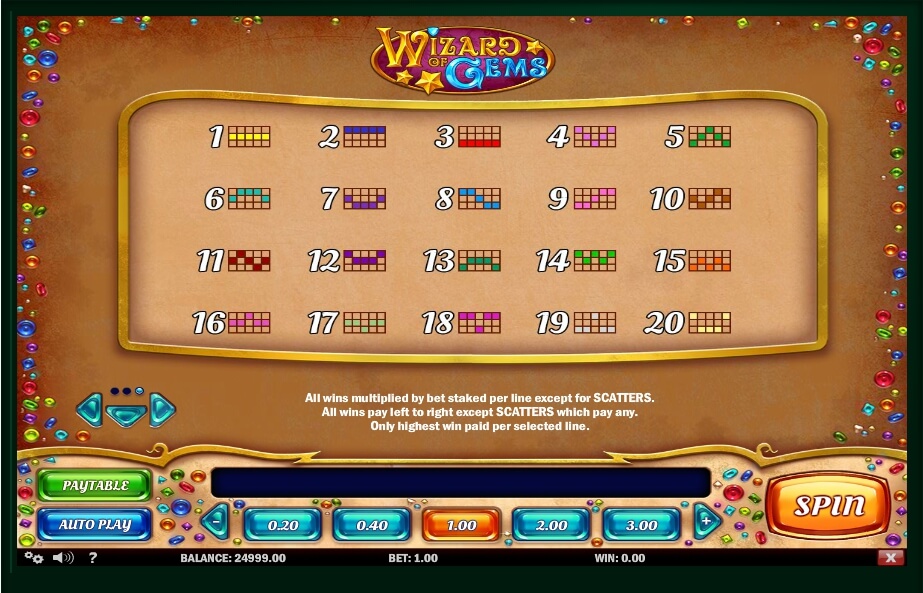Open help with the question mark

click(92, 558)
